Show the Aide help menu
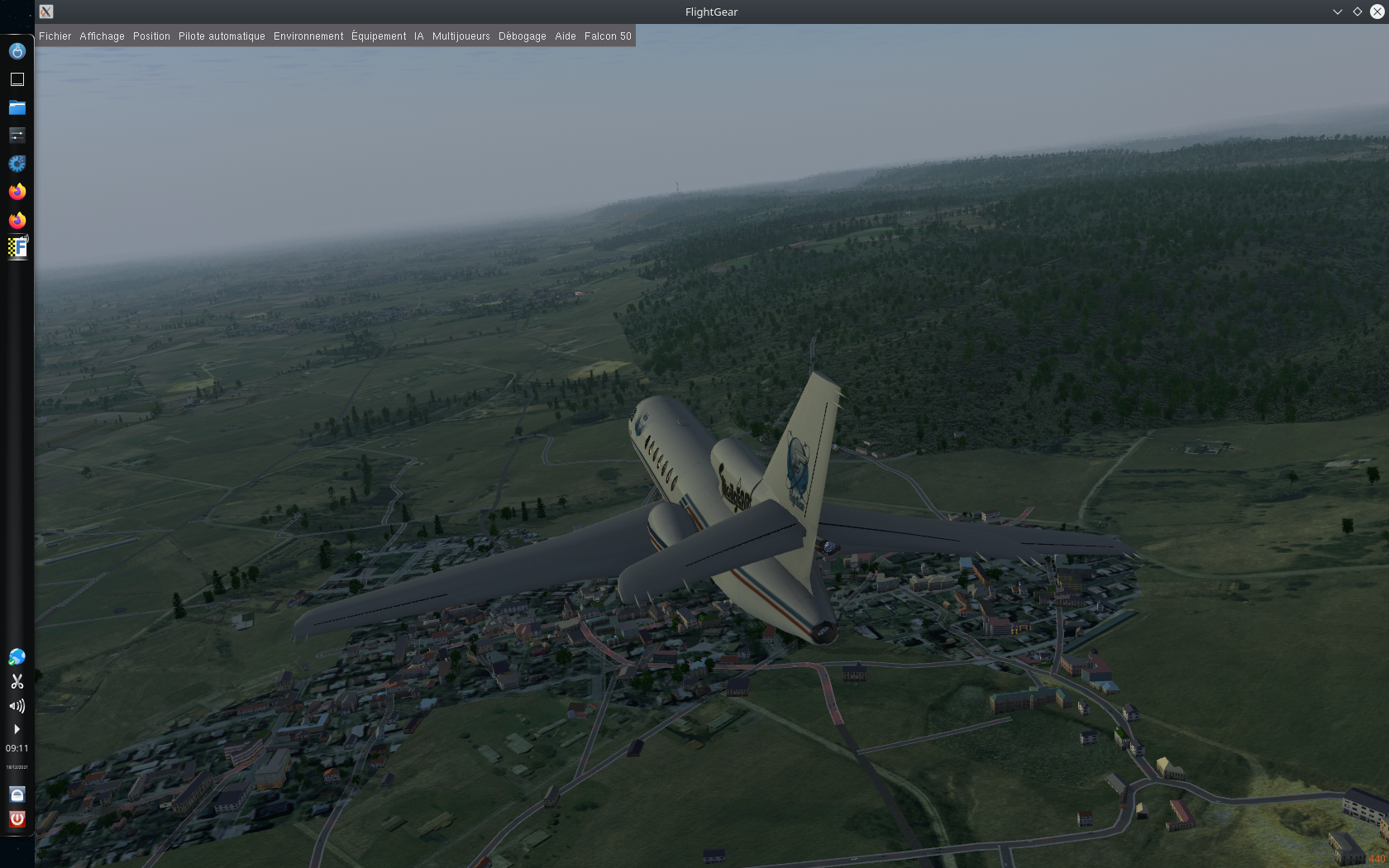 point(566,36)
